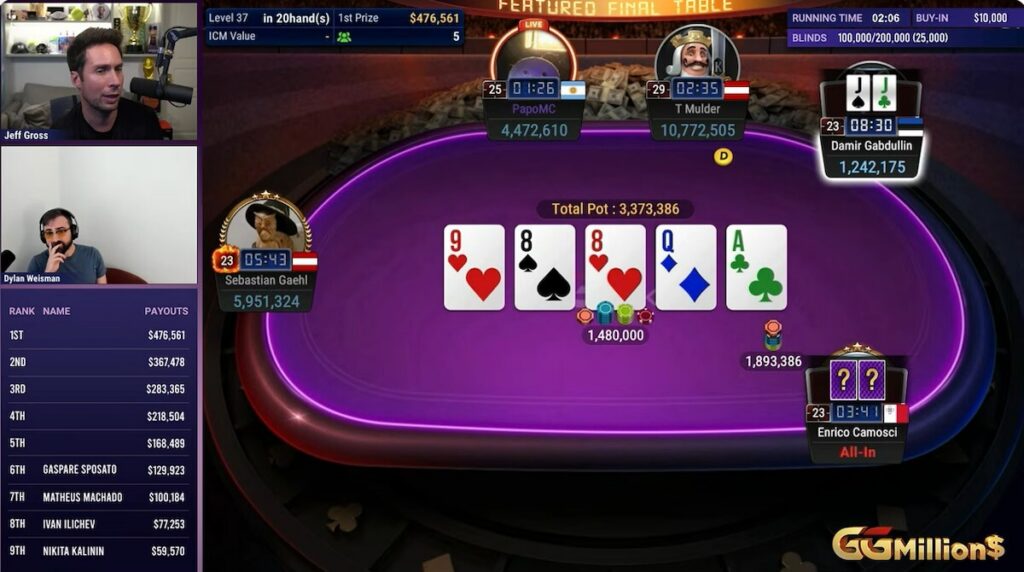Click Enrico Camosci's face-down hole cards
The width and height of the screenshot is (1024, 572).
[x=857, y=380]
